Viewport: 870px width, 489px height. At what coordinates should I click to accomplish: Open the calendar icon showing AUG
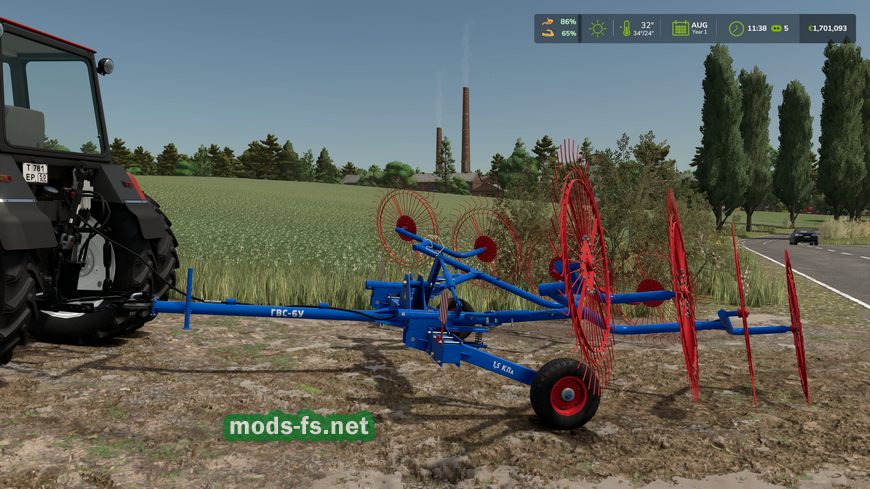(x=680, y=28)
